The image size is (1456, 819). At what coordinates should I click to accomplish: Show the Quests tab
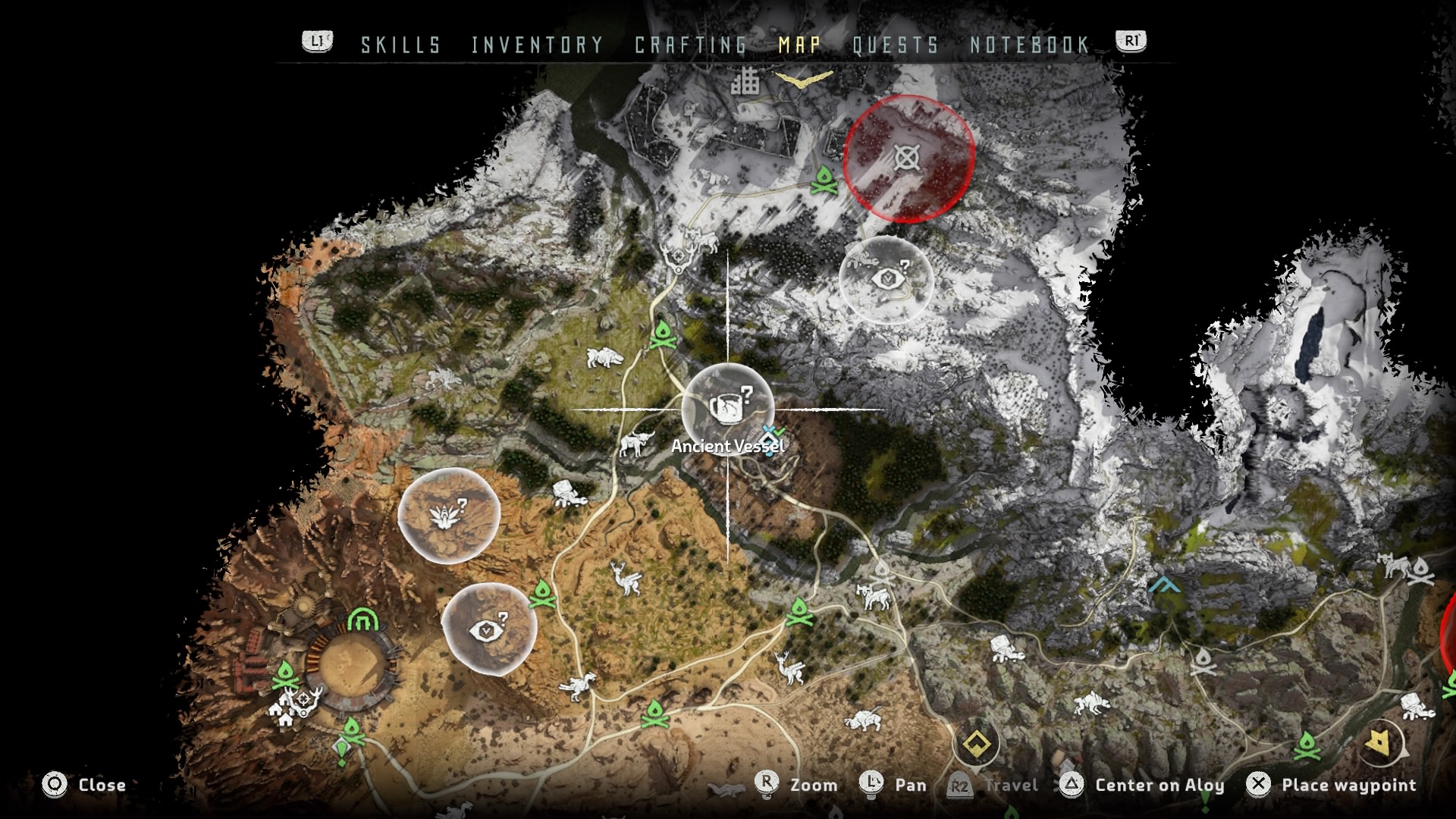point(896,45)
